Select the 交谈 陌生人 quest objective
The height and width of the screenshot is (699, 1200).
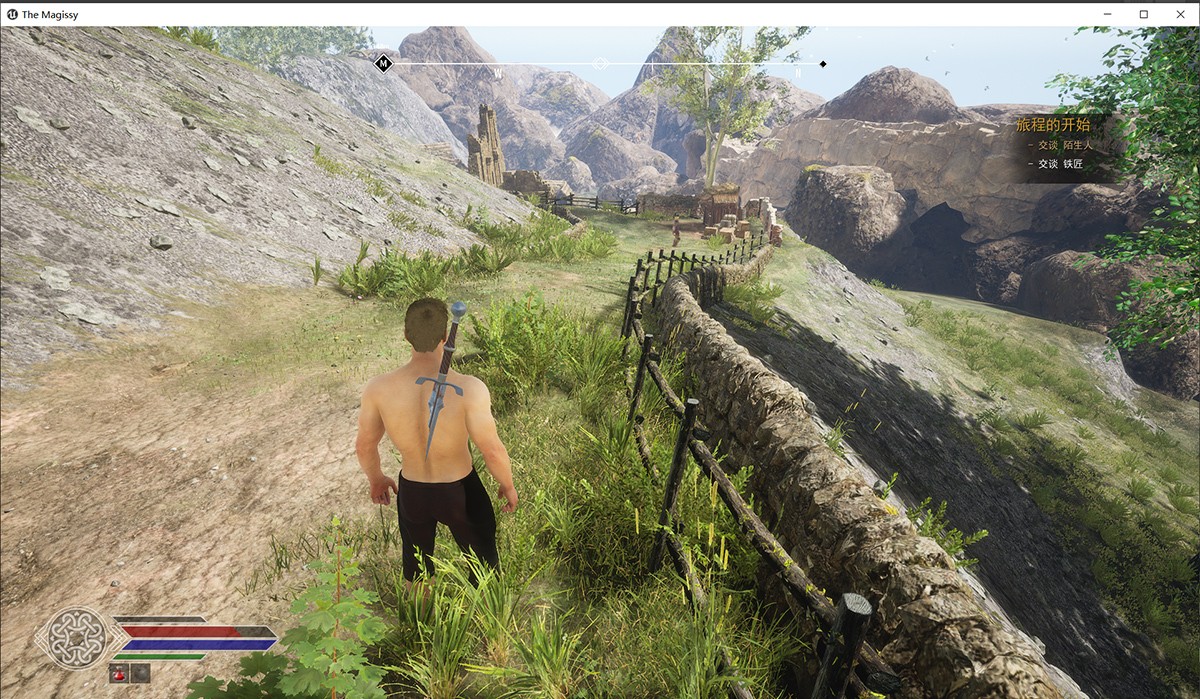(x=1065, y=145)
